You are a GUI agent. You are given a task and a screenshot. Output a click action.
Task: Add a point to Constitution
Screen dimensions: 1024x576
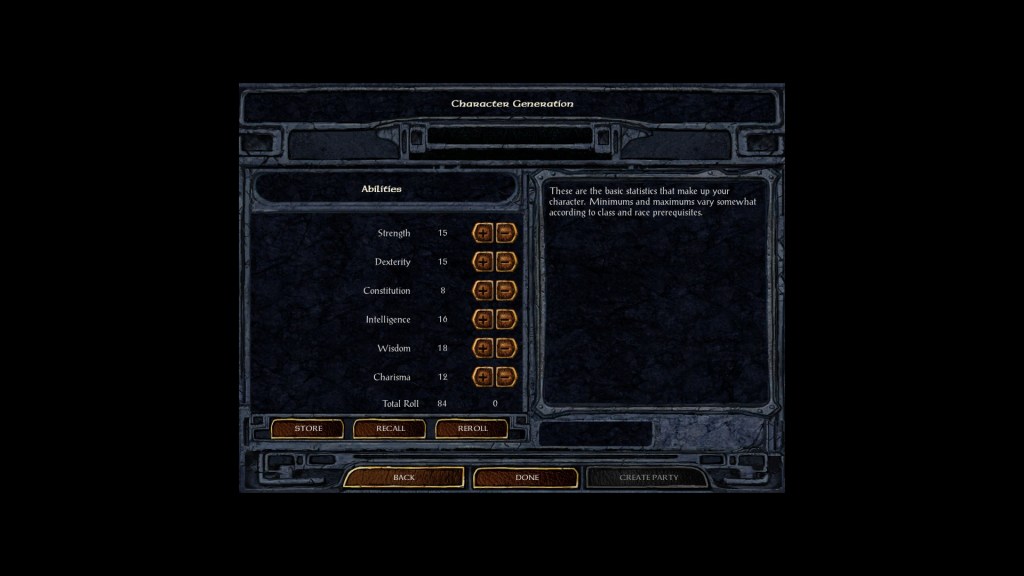click(483, 291)
